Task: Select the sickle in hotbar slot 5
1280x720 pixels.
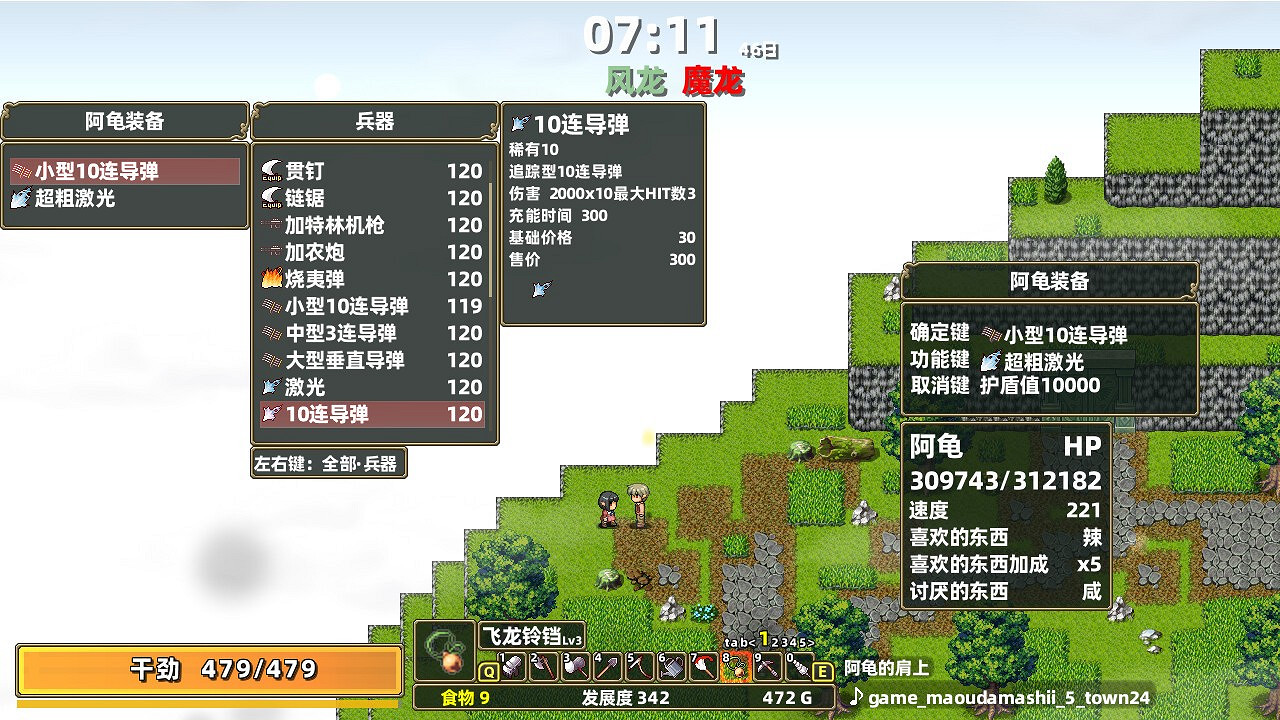Action: [638, 666]
